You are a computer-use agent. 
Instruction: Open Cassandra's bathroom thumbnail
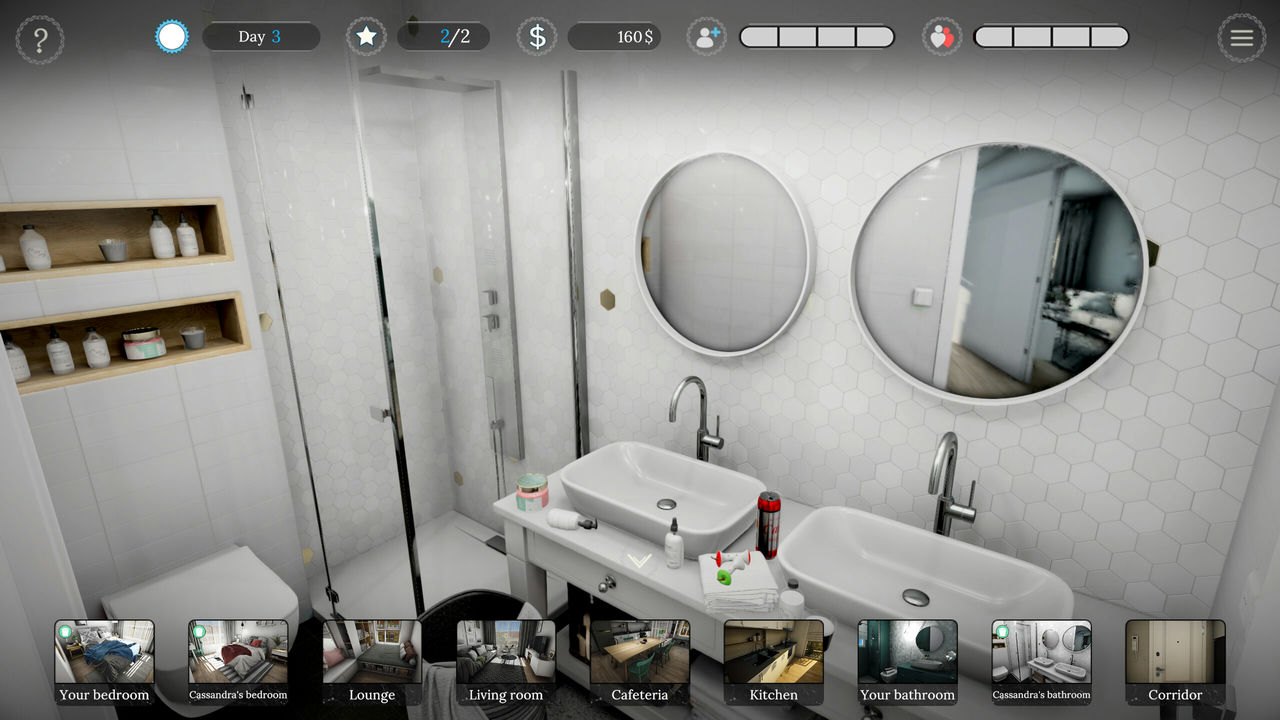[x=1041, y=660]
